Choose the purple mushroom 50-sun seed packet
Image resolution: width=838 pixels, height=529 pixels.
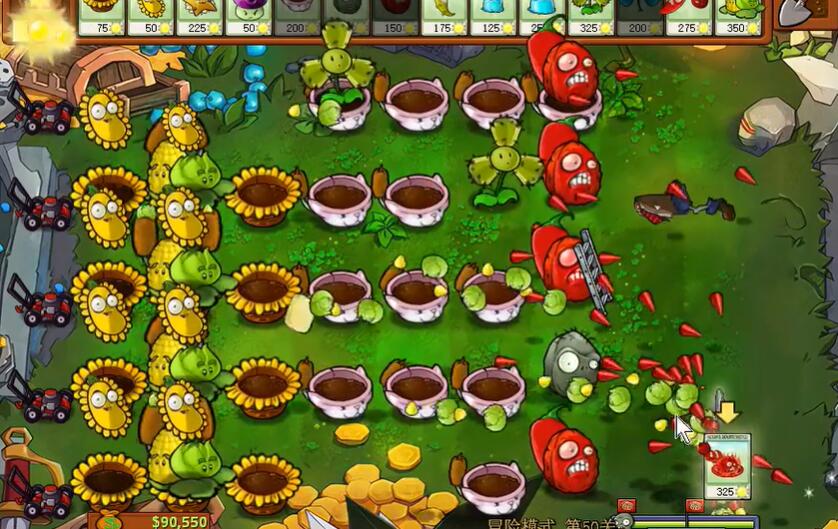[248, 16]
